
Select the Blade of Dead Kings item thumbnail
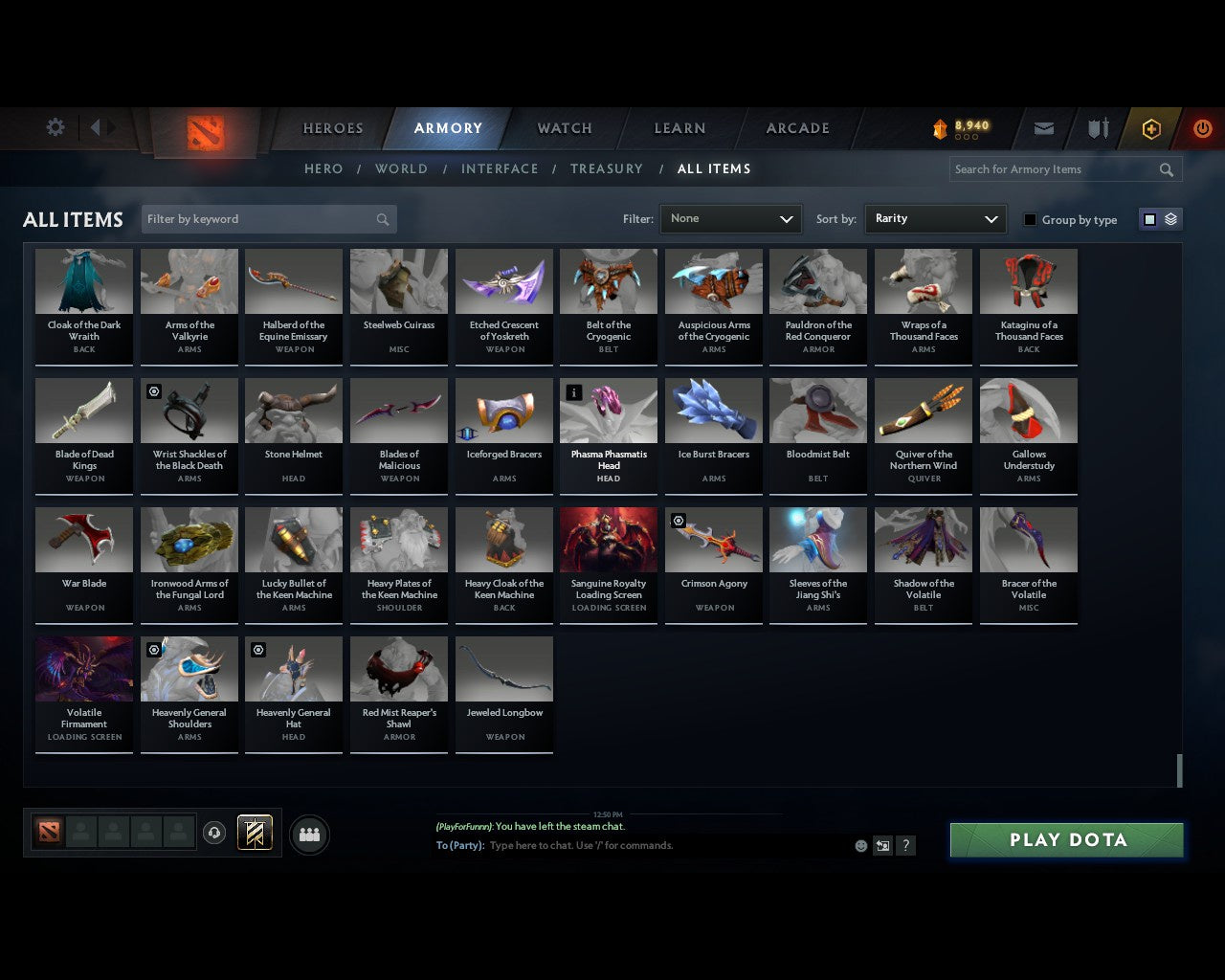(83, 410)
